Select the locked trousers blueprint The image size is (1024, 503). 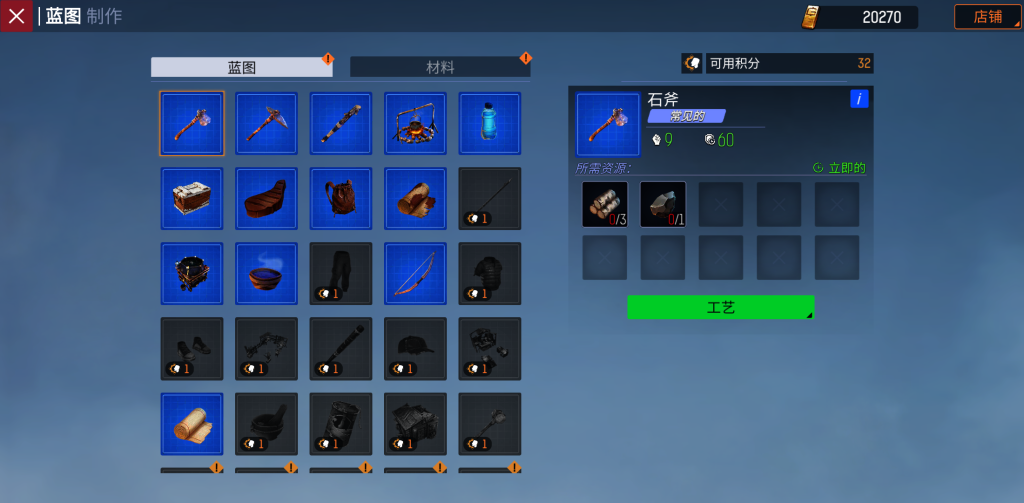[x=341, y=273]
